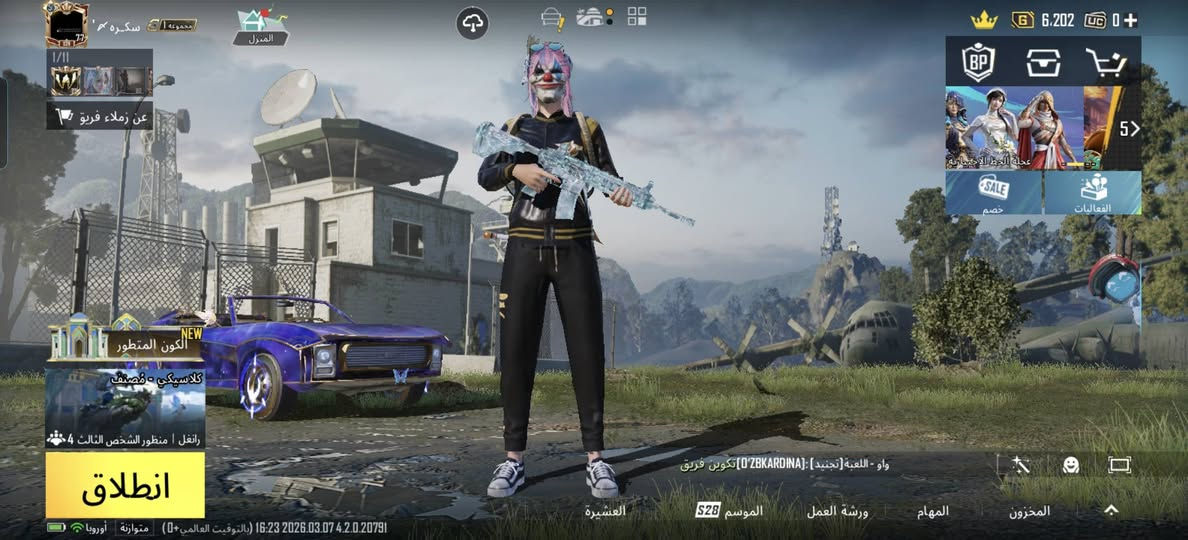The width and height of the screenshot is (1188, 540).
Task: Open the المخزون inventory tab
Action: point(1029,511)
